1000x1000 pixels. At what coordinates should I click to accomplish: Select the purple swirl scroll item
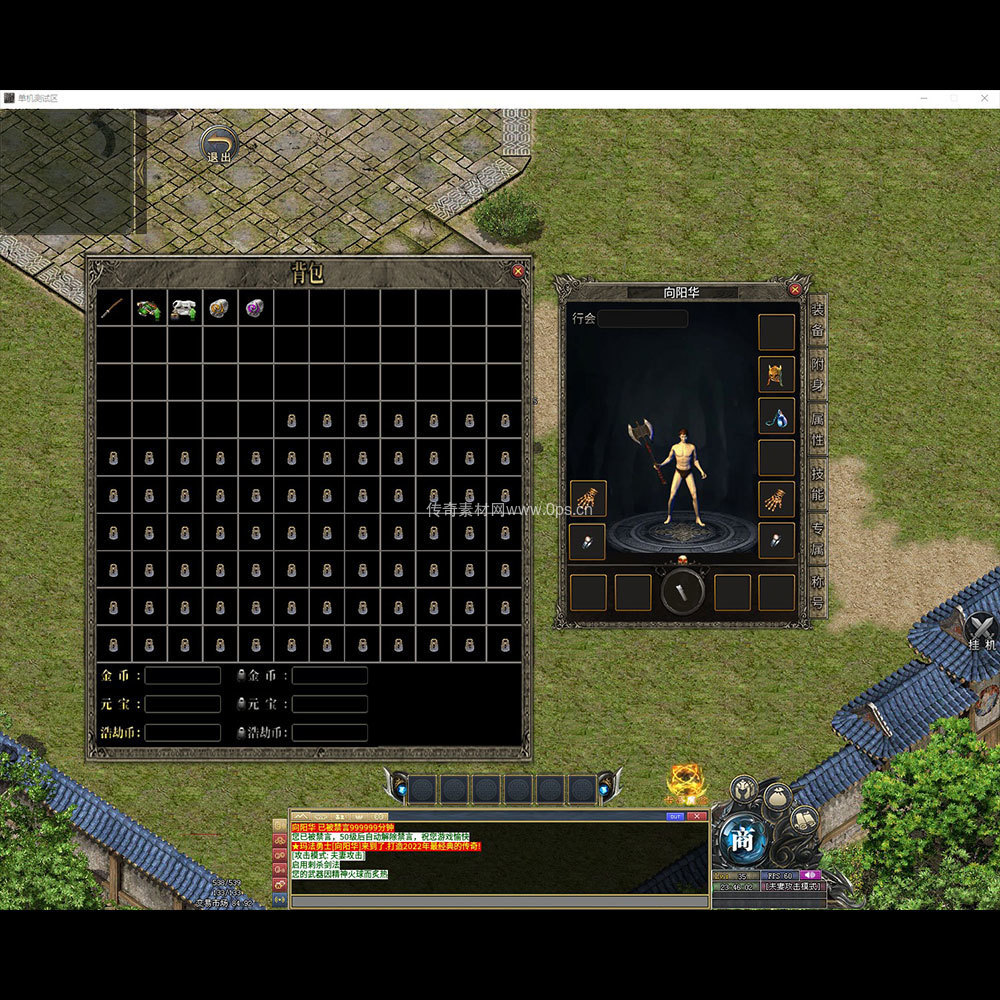click(255, 308)
